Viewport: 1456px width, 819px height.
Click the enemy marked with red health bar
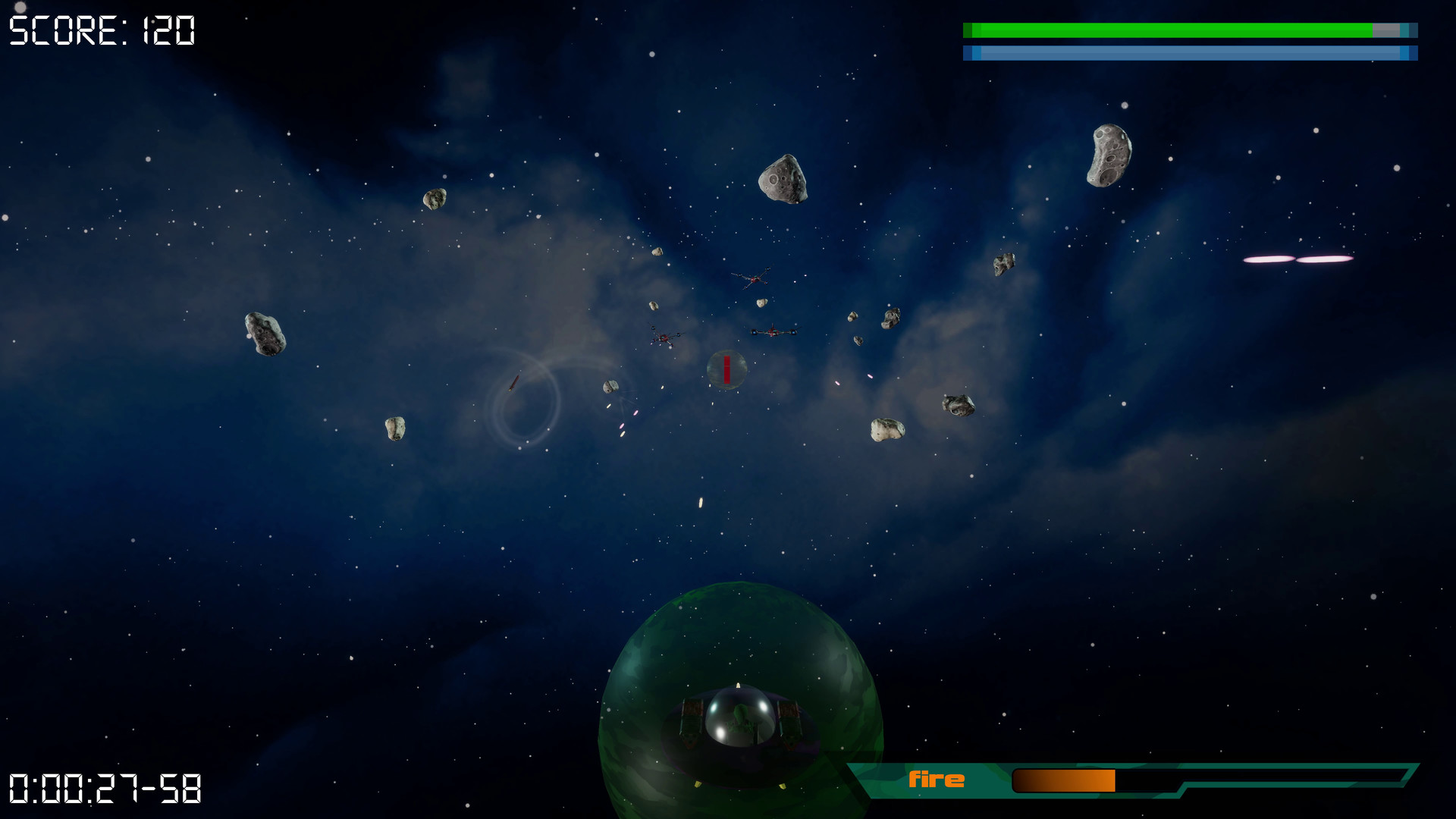(x=725, y=369)
